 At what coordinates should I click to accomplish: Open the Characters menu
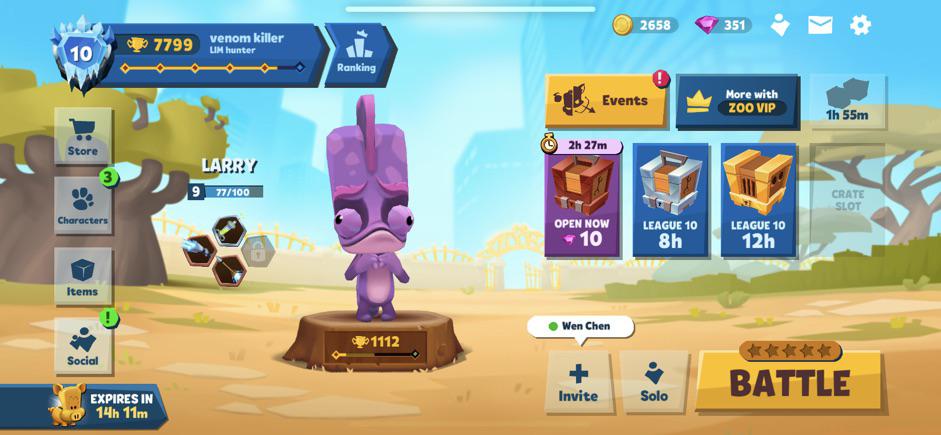click(x=82, y=206)
